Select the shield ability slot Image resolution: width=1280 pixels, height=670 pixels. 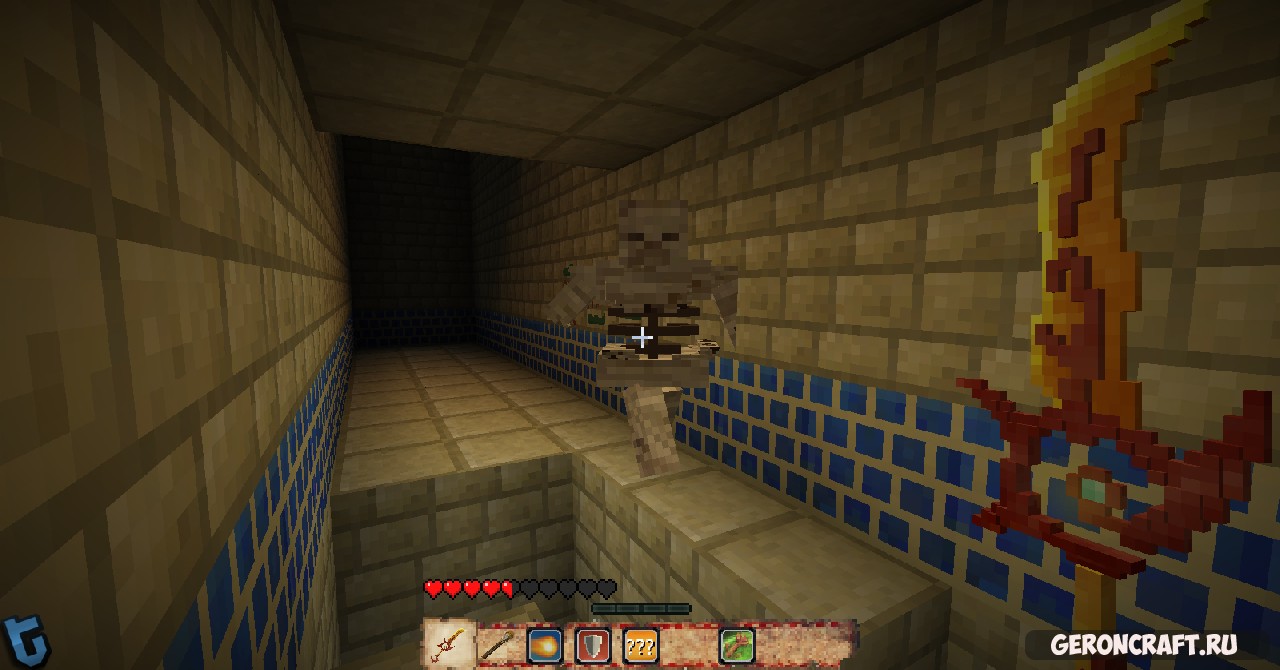[x=593, y=645]
